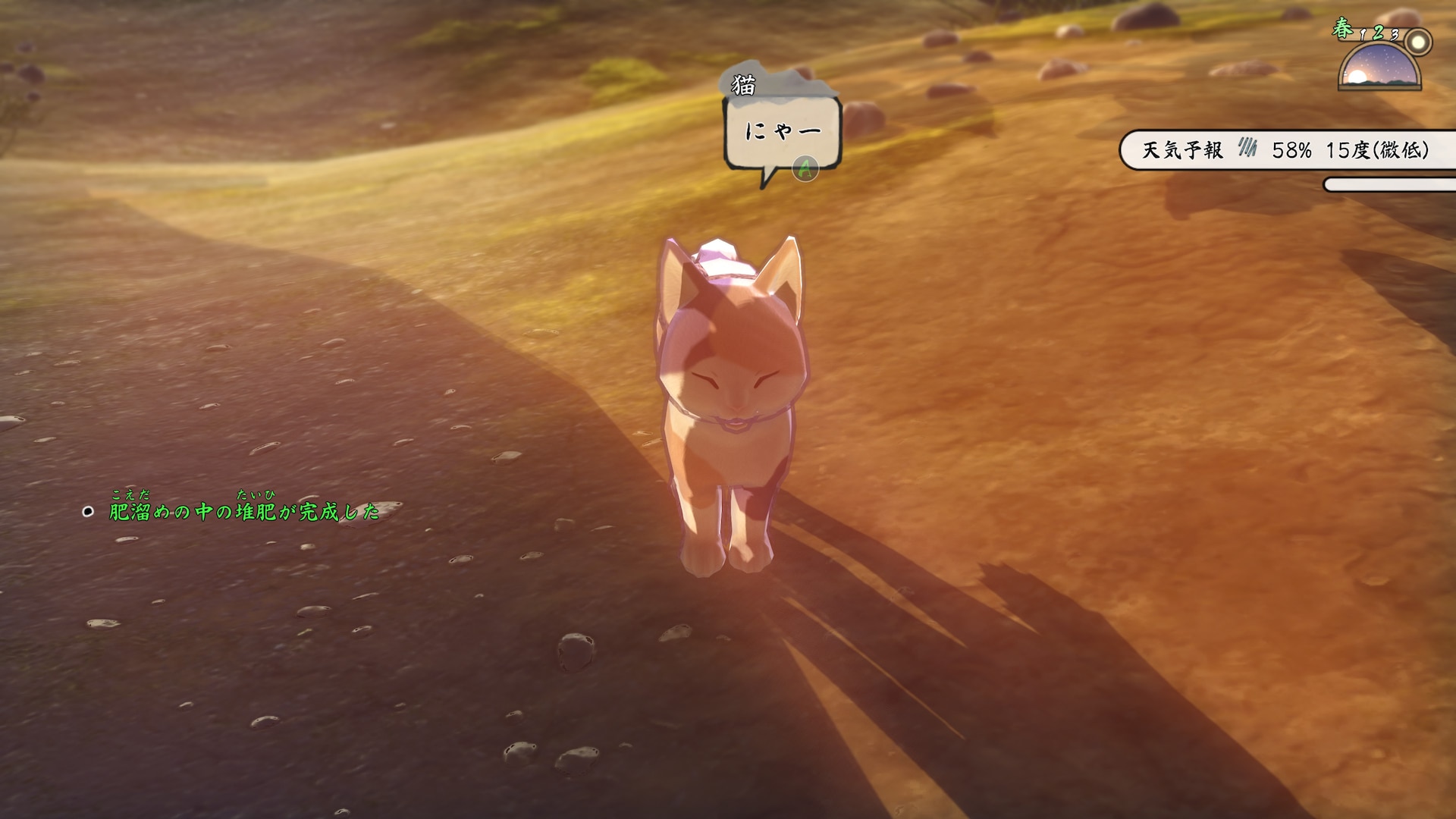Toggle day 3 on the calendar strip
Screen dimensions: 1456x819
[1396, 34]
